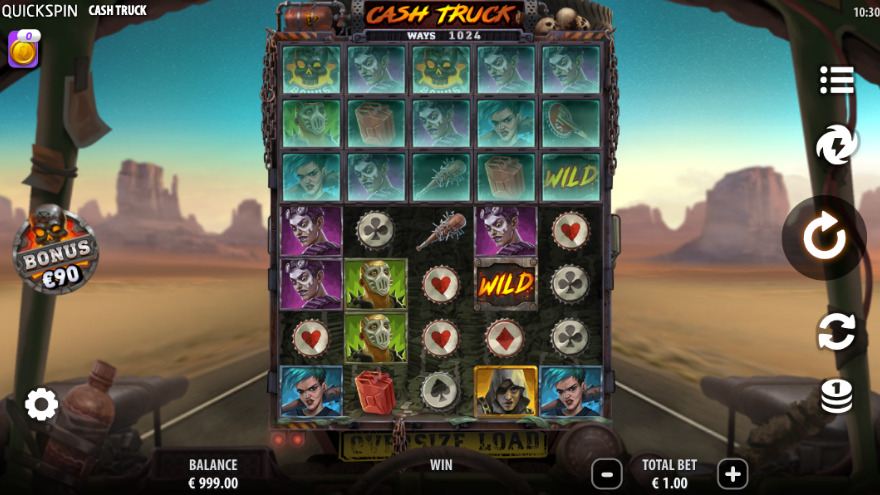
Task: Open the gear settings menu
Action: [x=41, y=404]
